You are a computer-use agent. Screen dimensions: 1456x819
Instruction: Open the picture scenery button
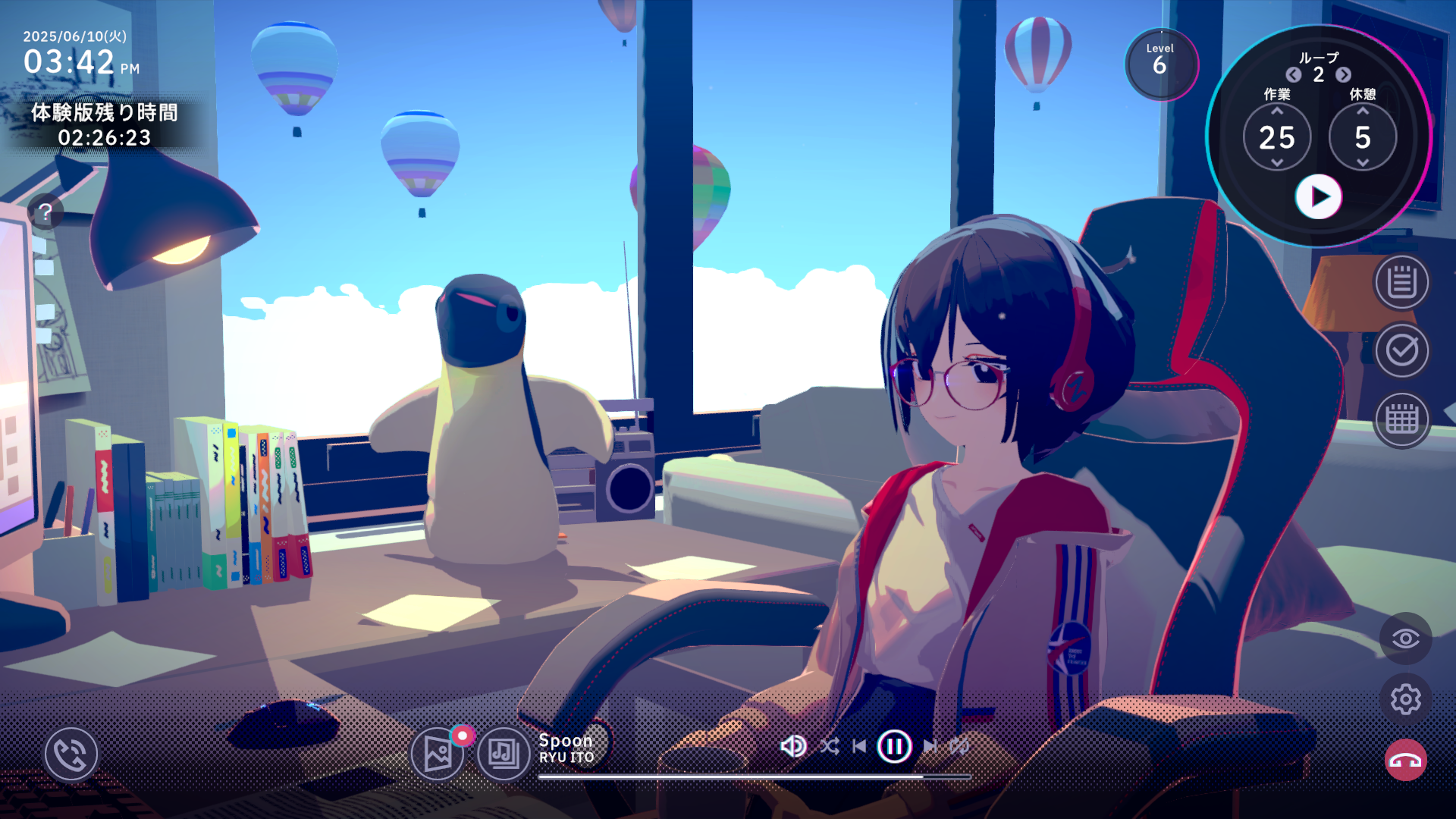tap(438, 754)
